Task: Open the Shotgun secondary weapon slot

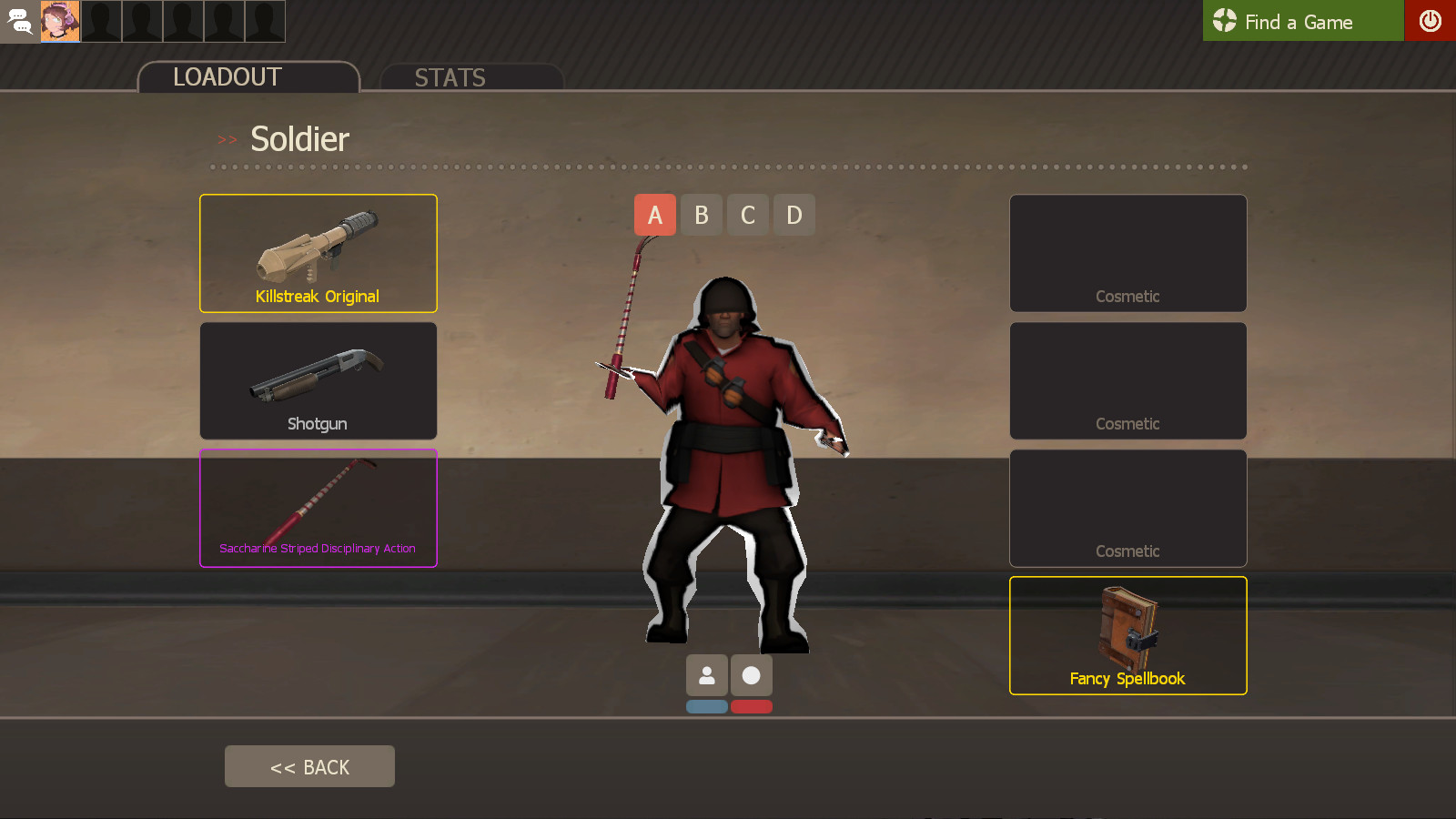Action: (x=318, y=380)
